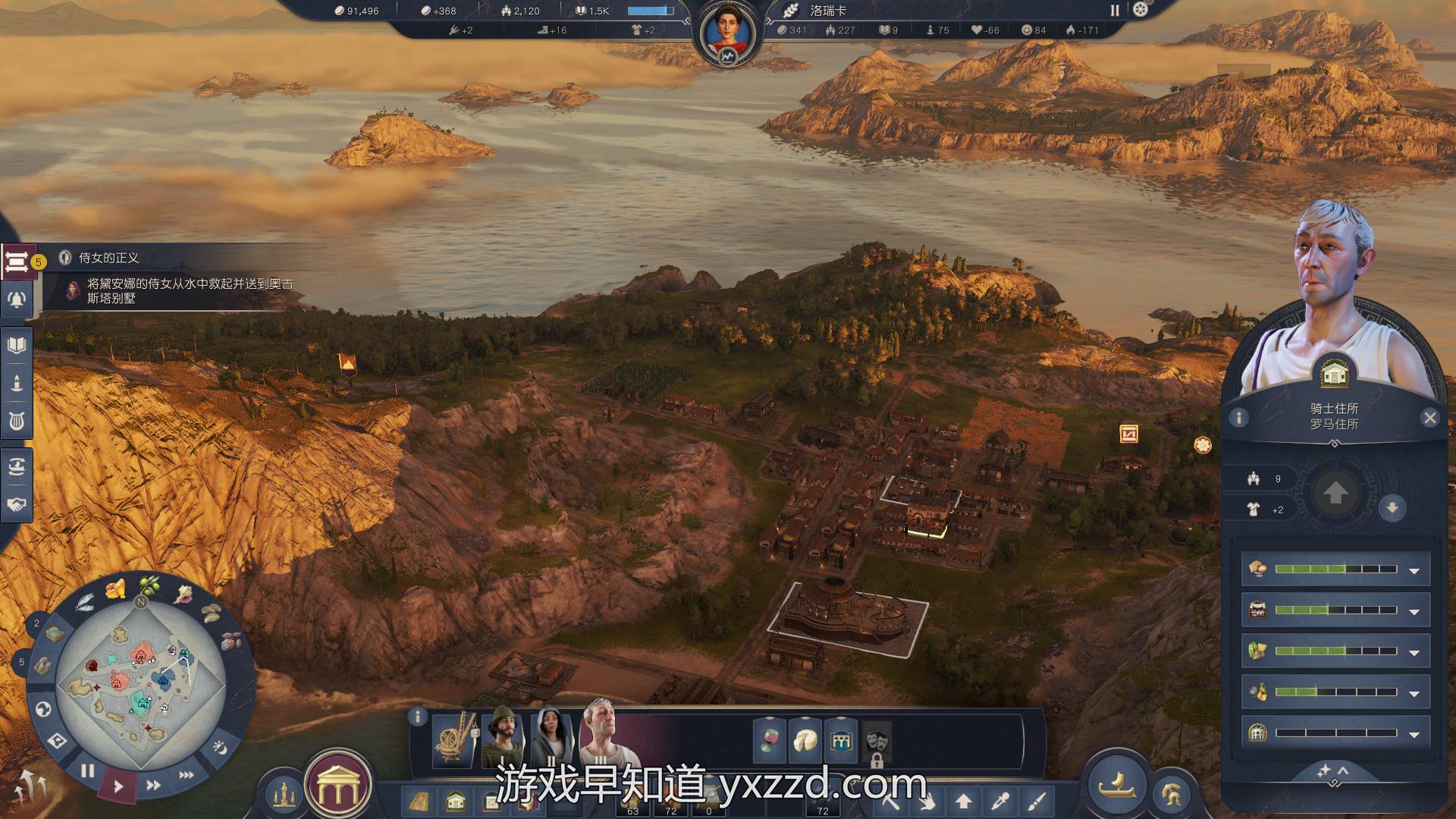Image resolution: width=1456 pixels, height=819 pixels.
Task: Select the cheese good in build bar
Action: (x=805, y=741)
